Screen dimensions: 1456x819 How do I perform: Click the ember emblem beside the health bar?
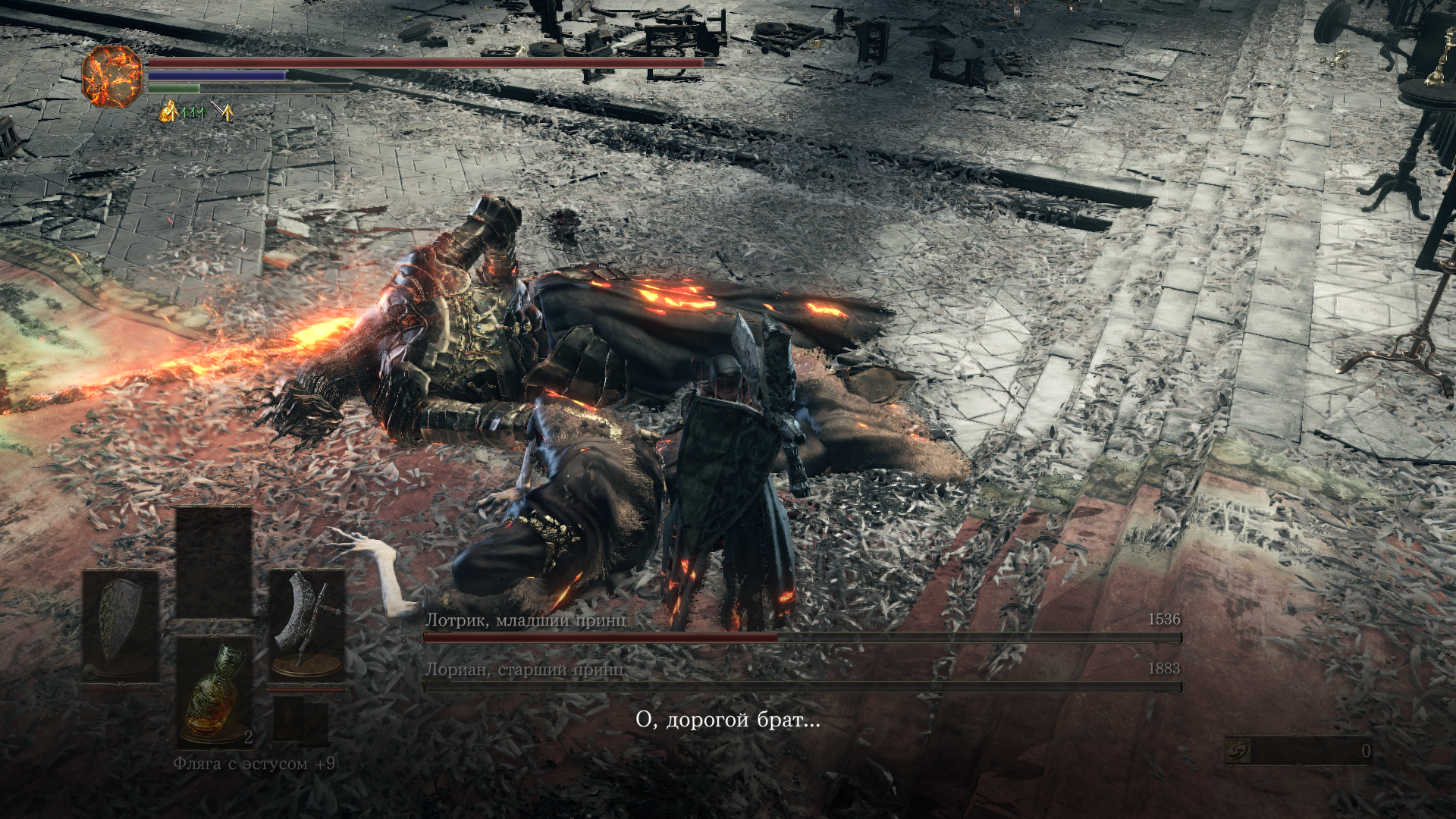point(112,75)
